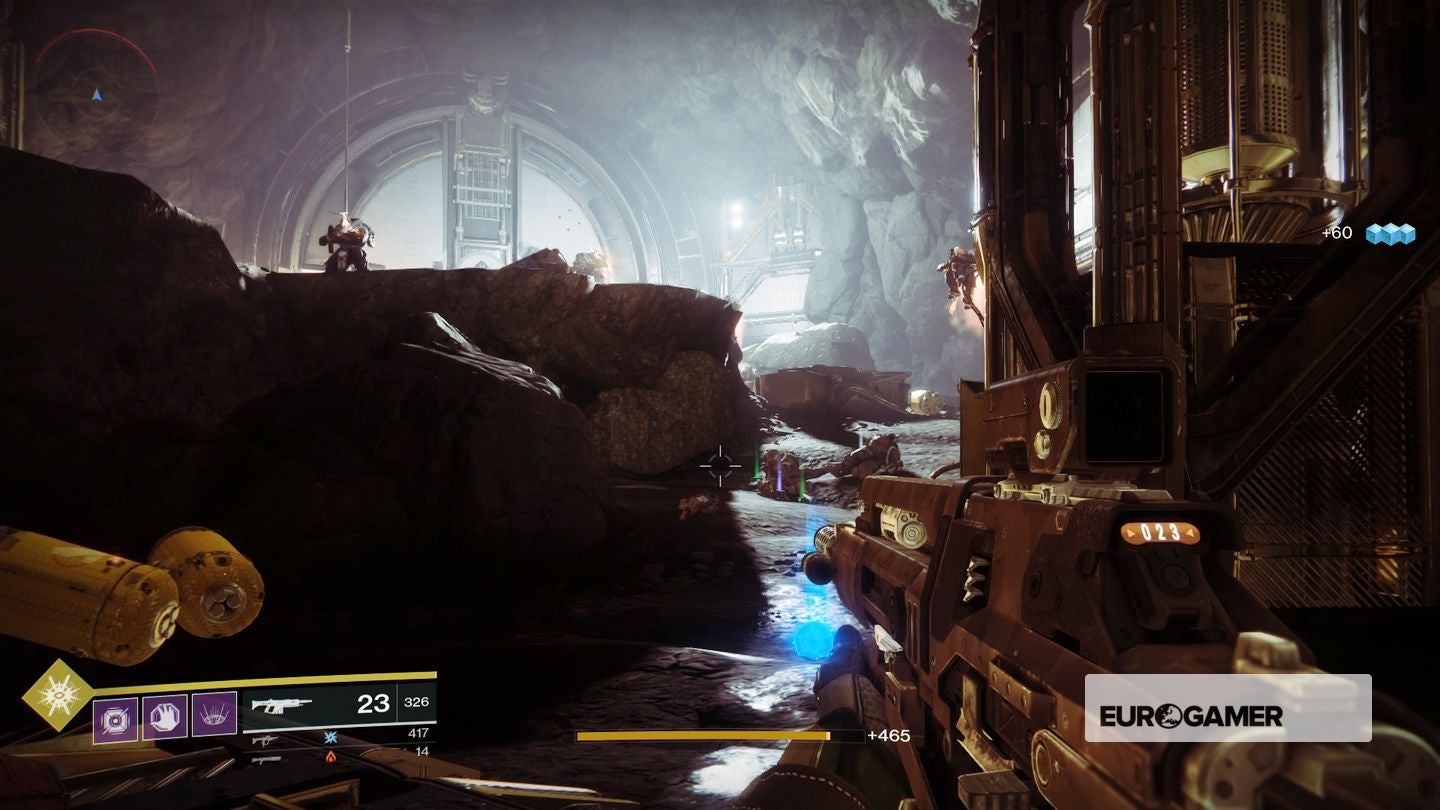
Task: Click the yellow experience progress bar
Action: point(720,738)
